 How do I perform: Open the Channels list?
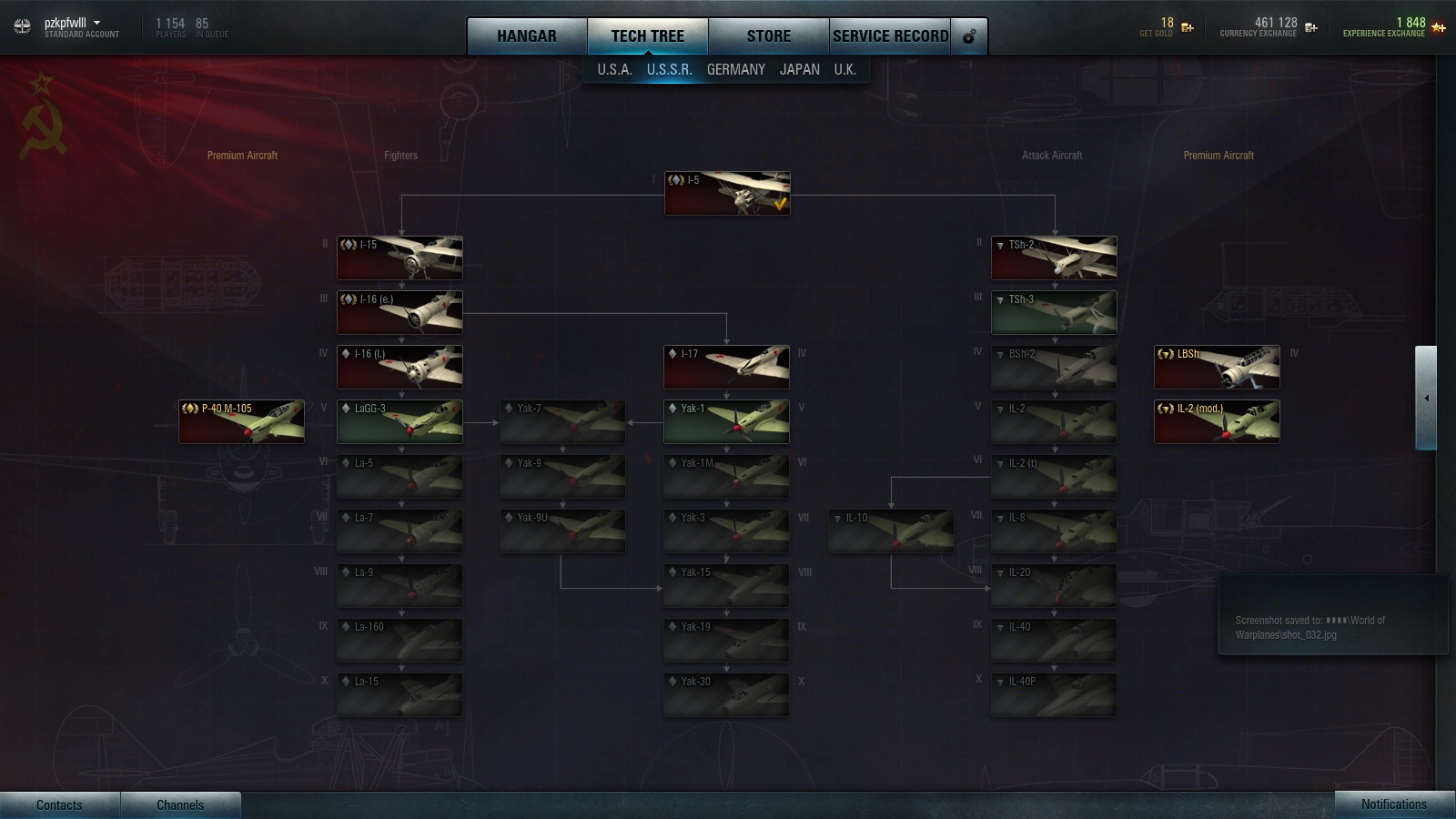pos(180,804)
